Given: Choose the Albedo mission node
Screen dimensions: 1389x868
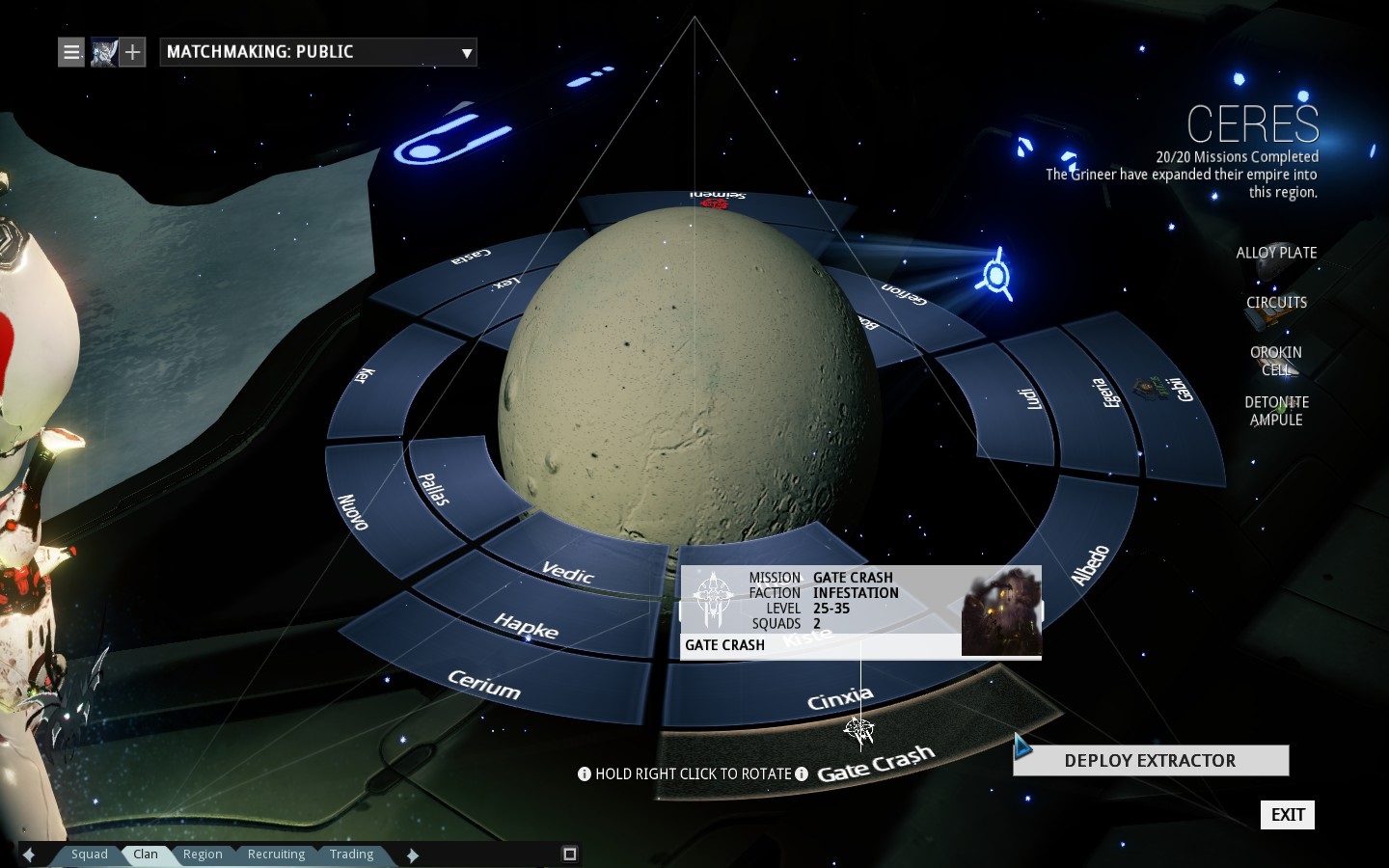Looking at the screenshot, I should [x=1091, y=565].
